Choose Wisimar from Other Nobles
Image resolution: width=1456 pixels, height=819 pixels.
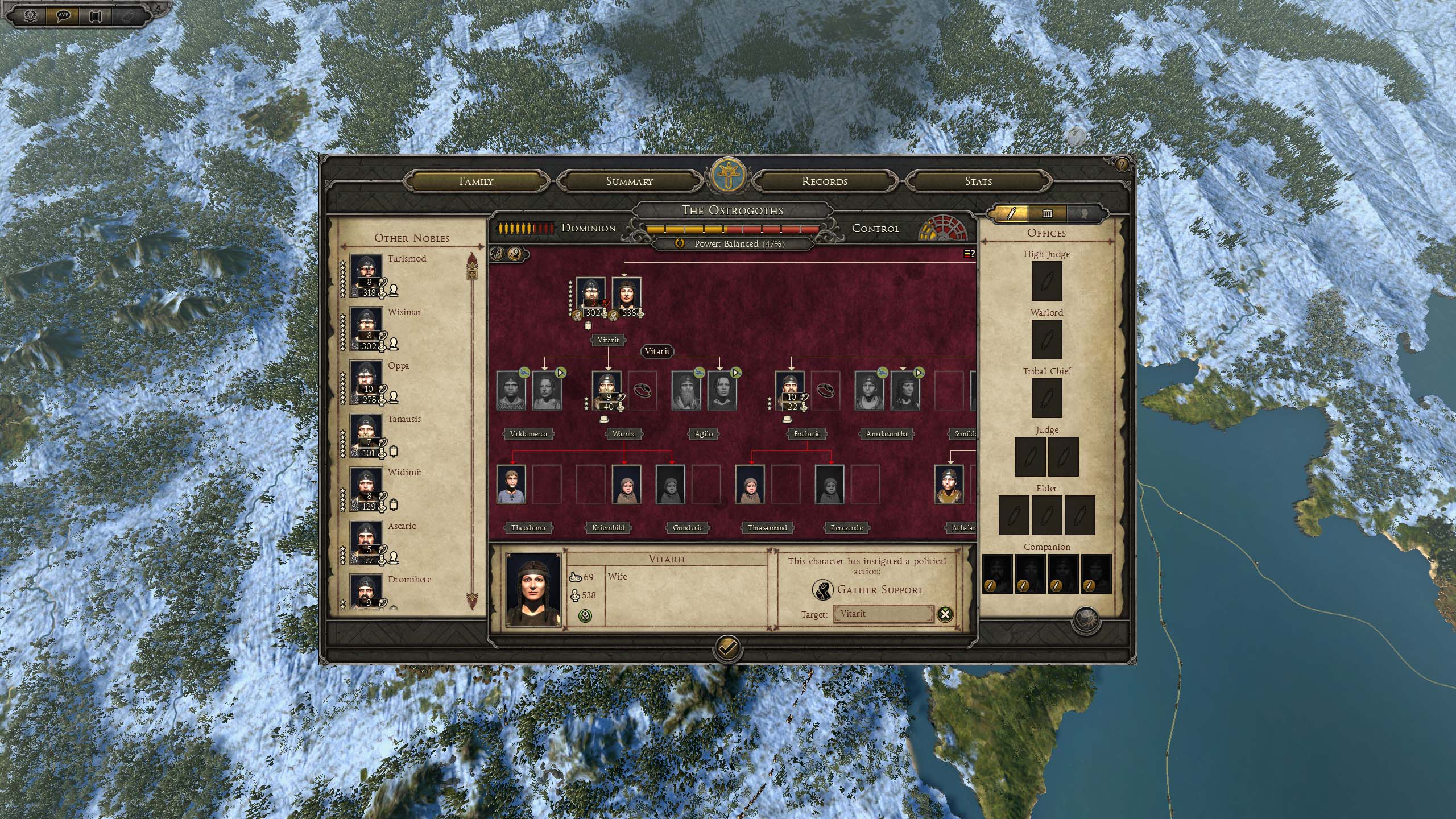coord(366,329)
